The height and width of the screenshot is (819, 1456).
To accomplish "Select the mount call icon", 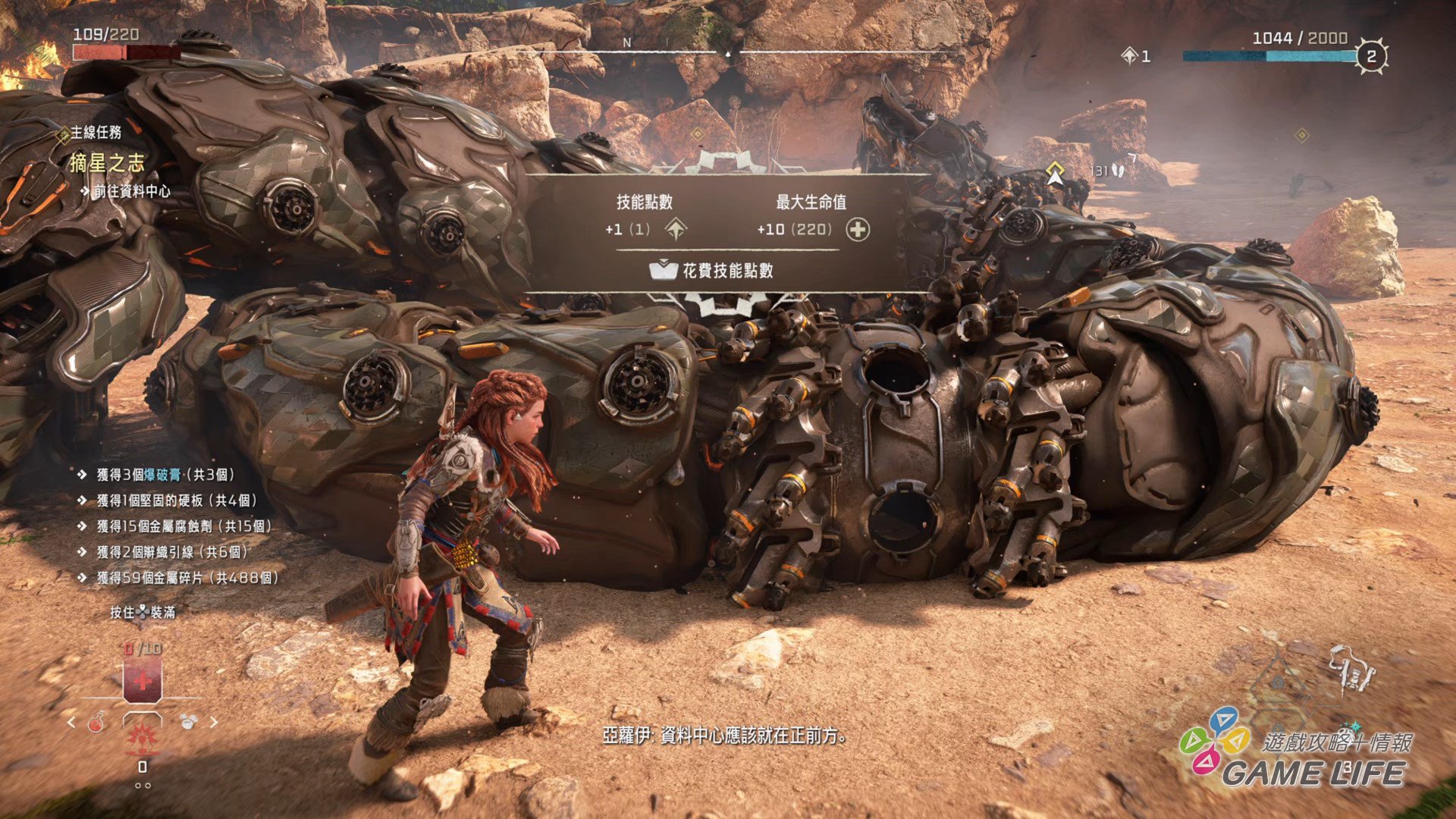I will [1351, 669].
